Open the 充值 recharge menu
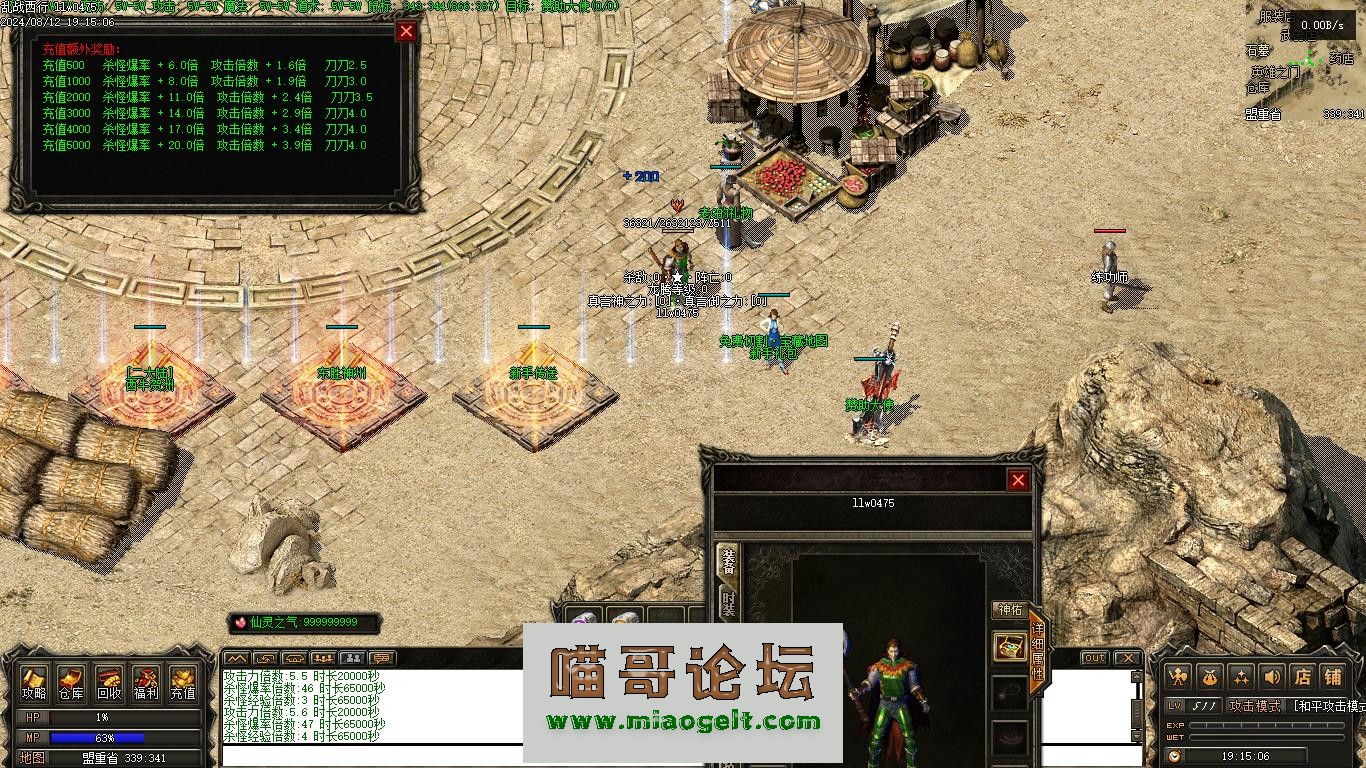 pyautogui.click(x=183, y=683)
